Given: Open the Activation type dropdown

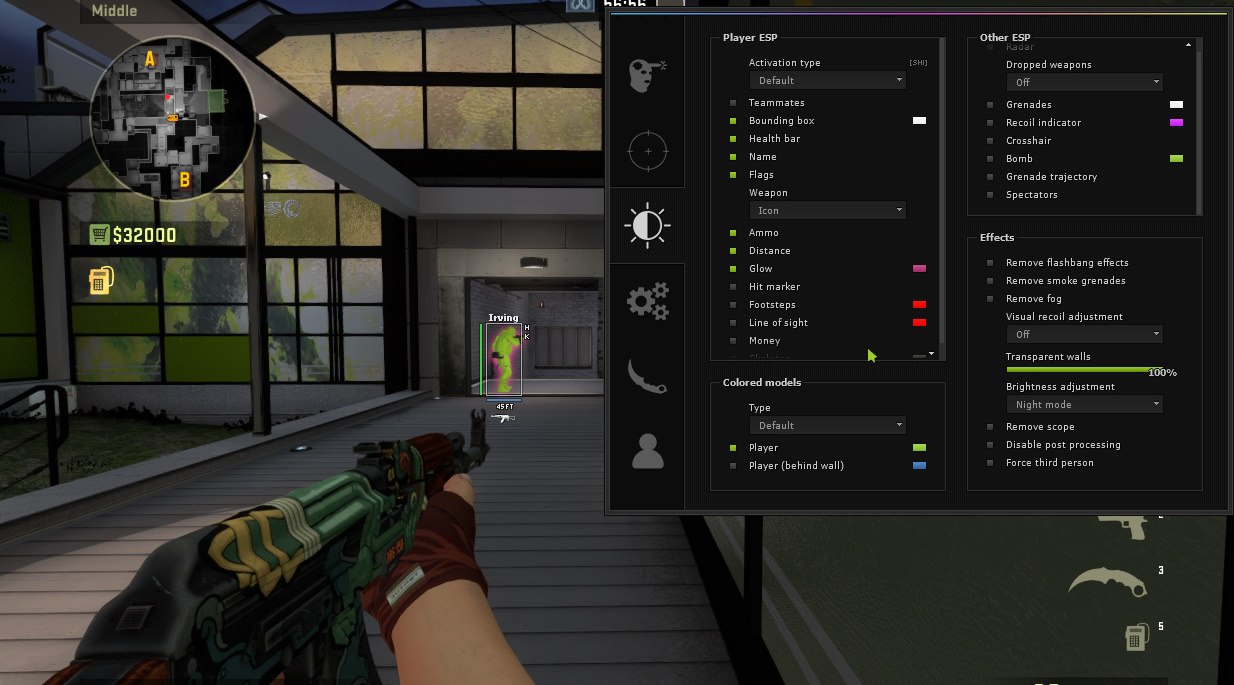Looking at the screenshot, I should [827, 80].
